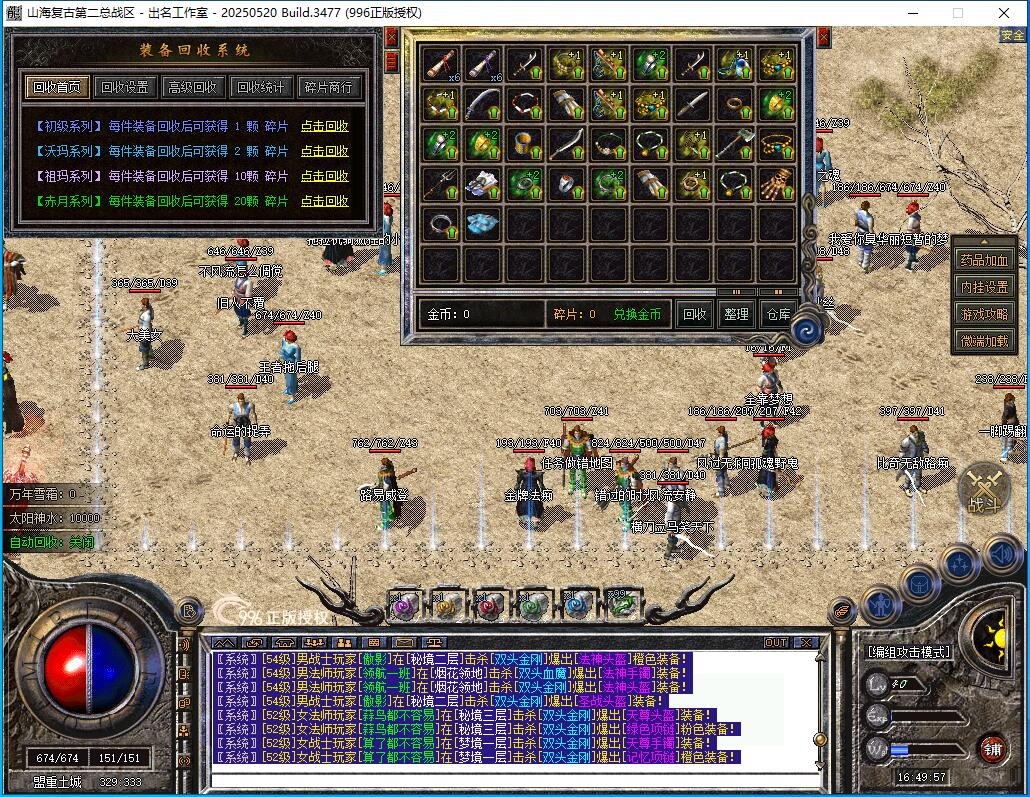Open the 高级回收 tab

192,87
